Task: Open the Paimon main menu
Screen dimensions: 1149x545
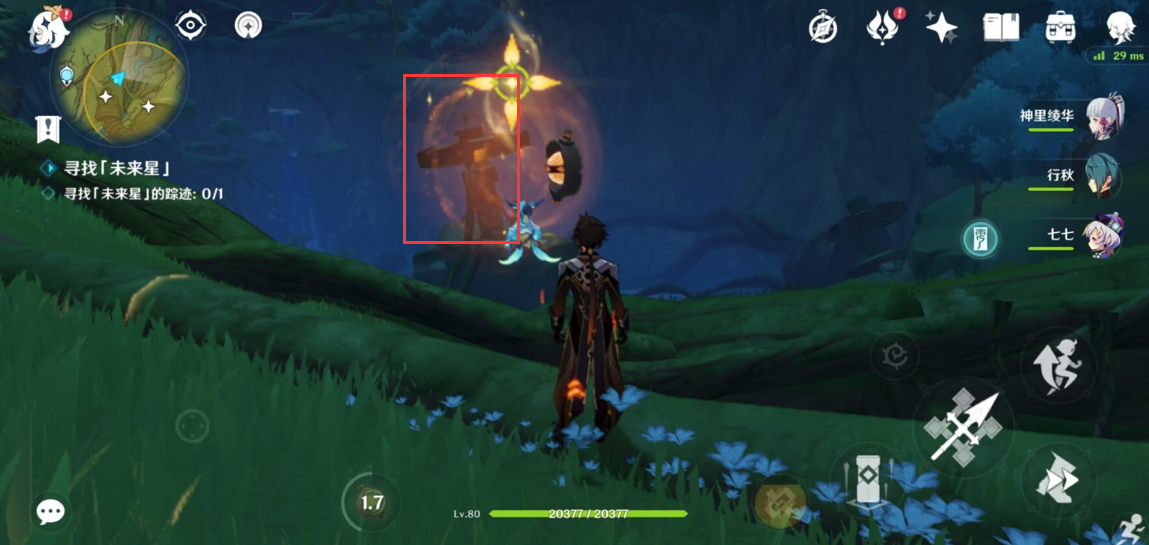Action: click(47, 29)
